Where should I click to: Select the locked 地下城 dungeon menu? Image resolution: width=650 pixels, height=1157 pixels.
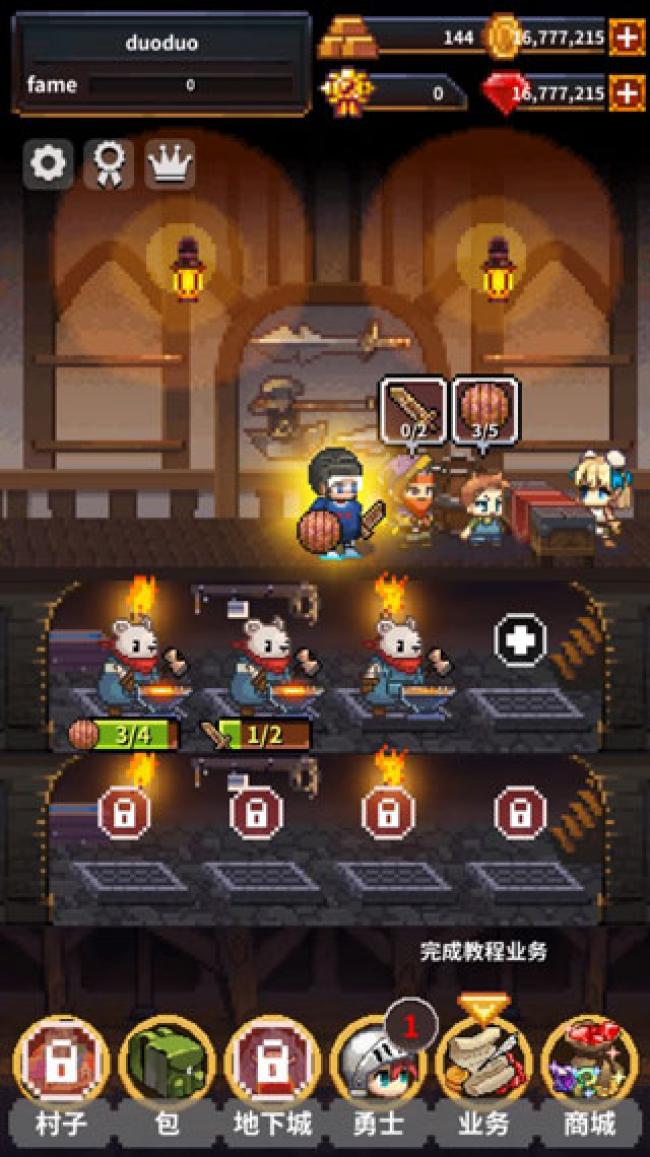click(x=272, y=1067)
